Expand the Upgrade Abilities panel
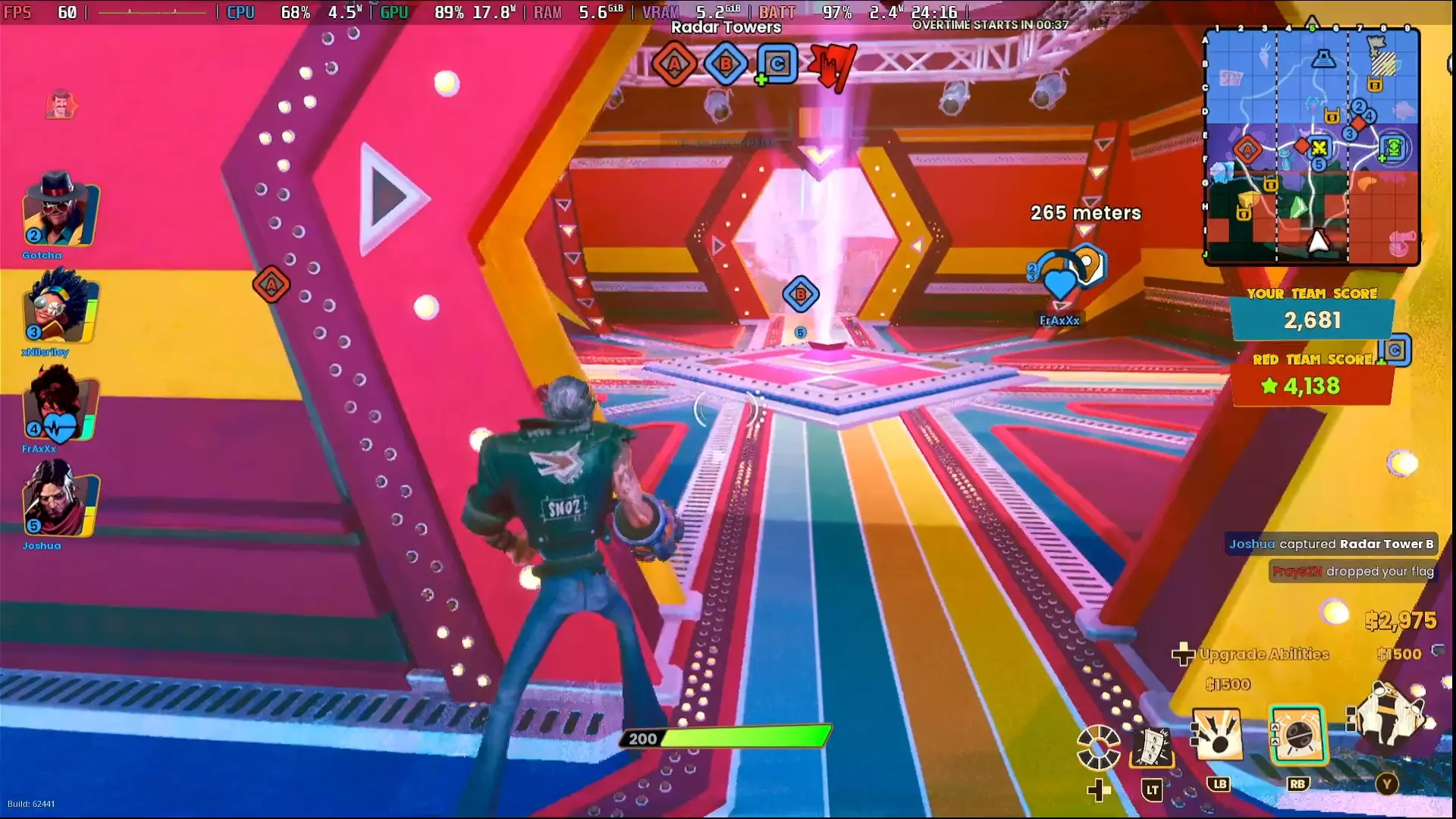This screenshot has width=1456, height=819. pos(1263,654)
